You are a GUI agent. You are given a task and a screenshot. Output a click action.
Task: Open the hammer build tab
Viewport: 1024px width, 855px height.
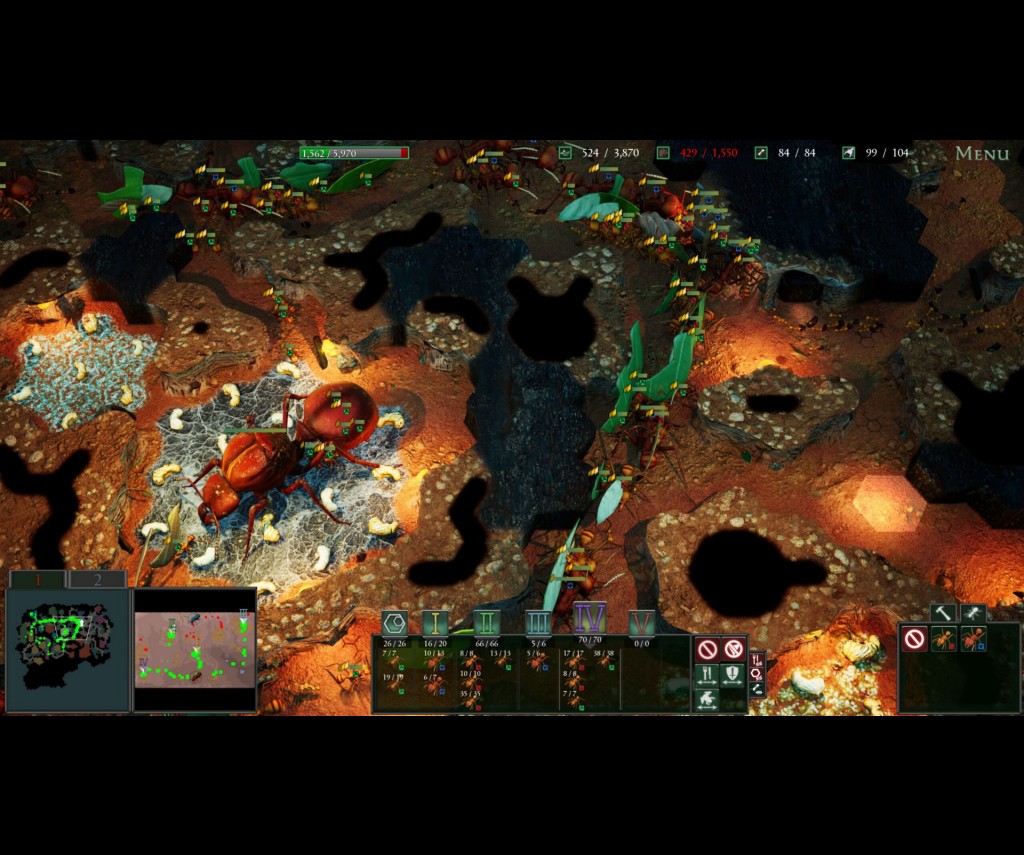[x=943, y=612]
